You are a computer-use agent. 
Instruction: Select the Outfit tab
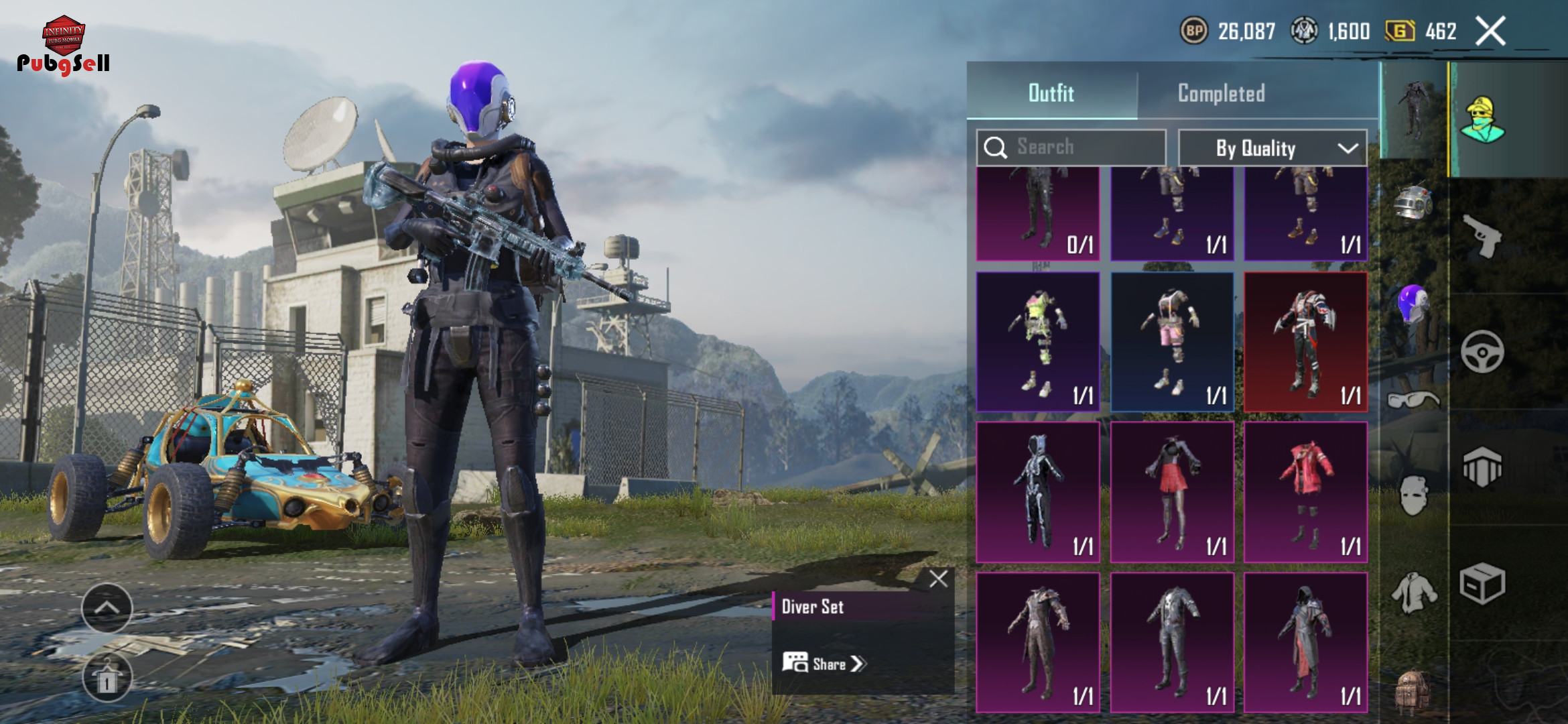[1051, 93]
